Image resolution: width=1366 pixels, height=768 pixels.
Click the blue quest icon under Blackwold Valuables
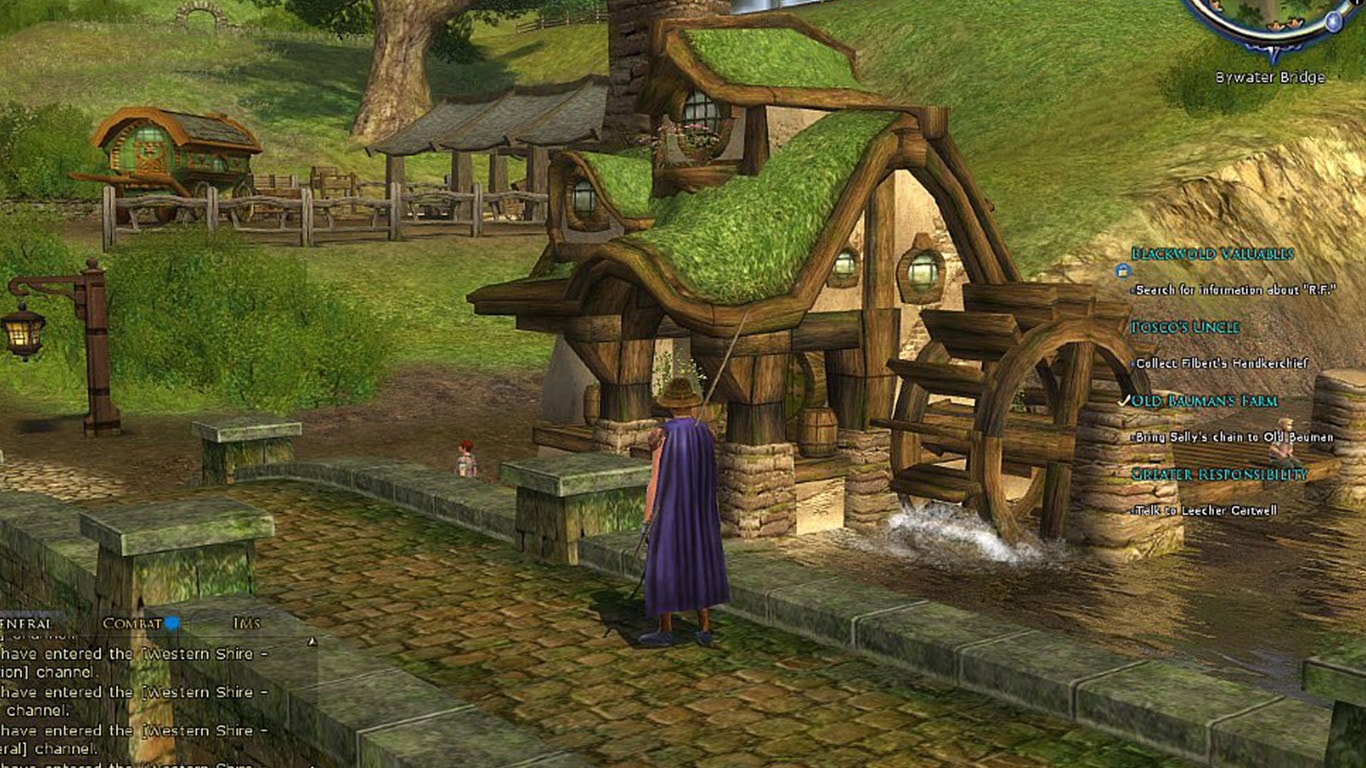pyautogui.click(x=1124, y=272)
